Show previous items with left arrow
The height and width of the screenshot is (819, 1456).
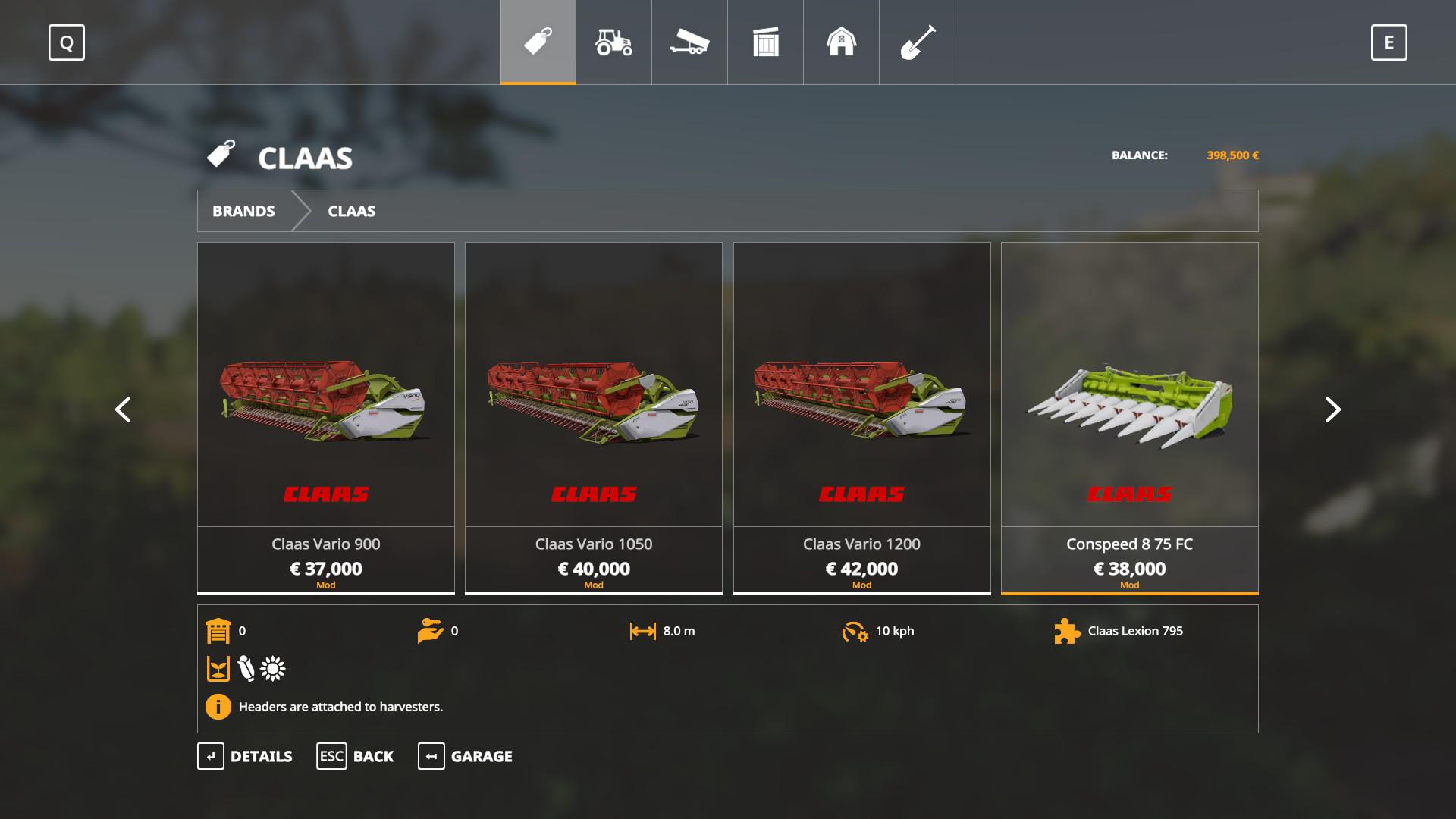pyautogui.click(x=123, y=409)
